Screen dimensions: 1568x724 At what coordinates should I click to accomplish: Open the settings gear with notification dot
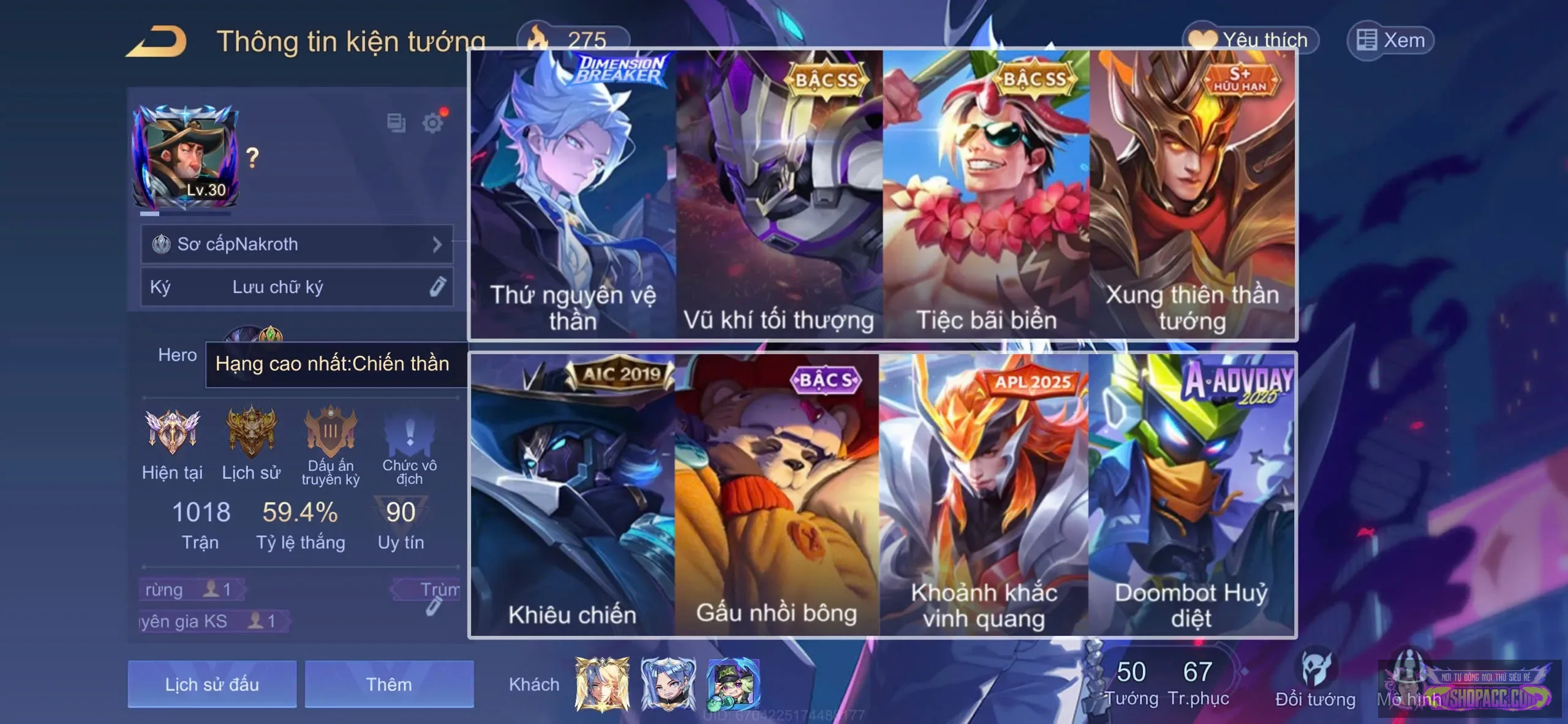coord(432,123)
